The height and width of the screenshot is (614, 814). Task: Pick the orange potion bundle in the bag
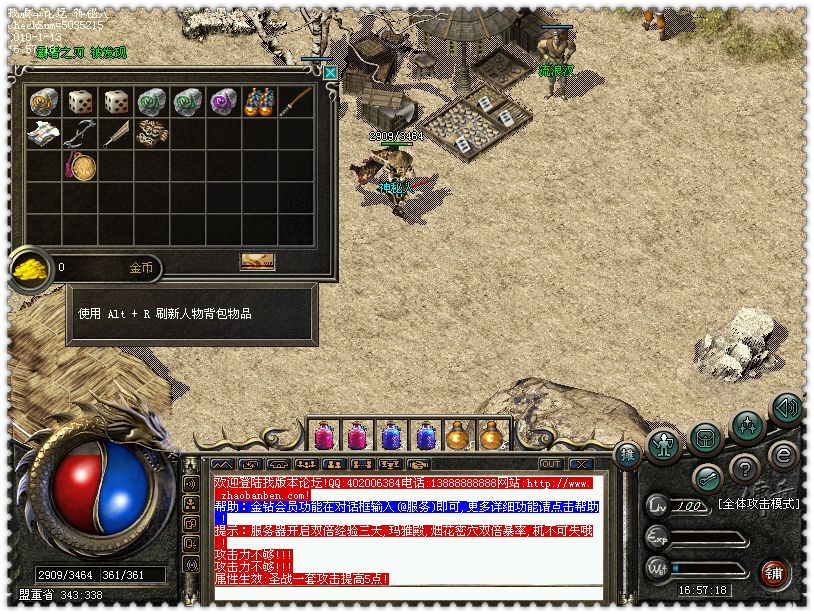(x=259, y=101)
